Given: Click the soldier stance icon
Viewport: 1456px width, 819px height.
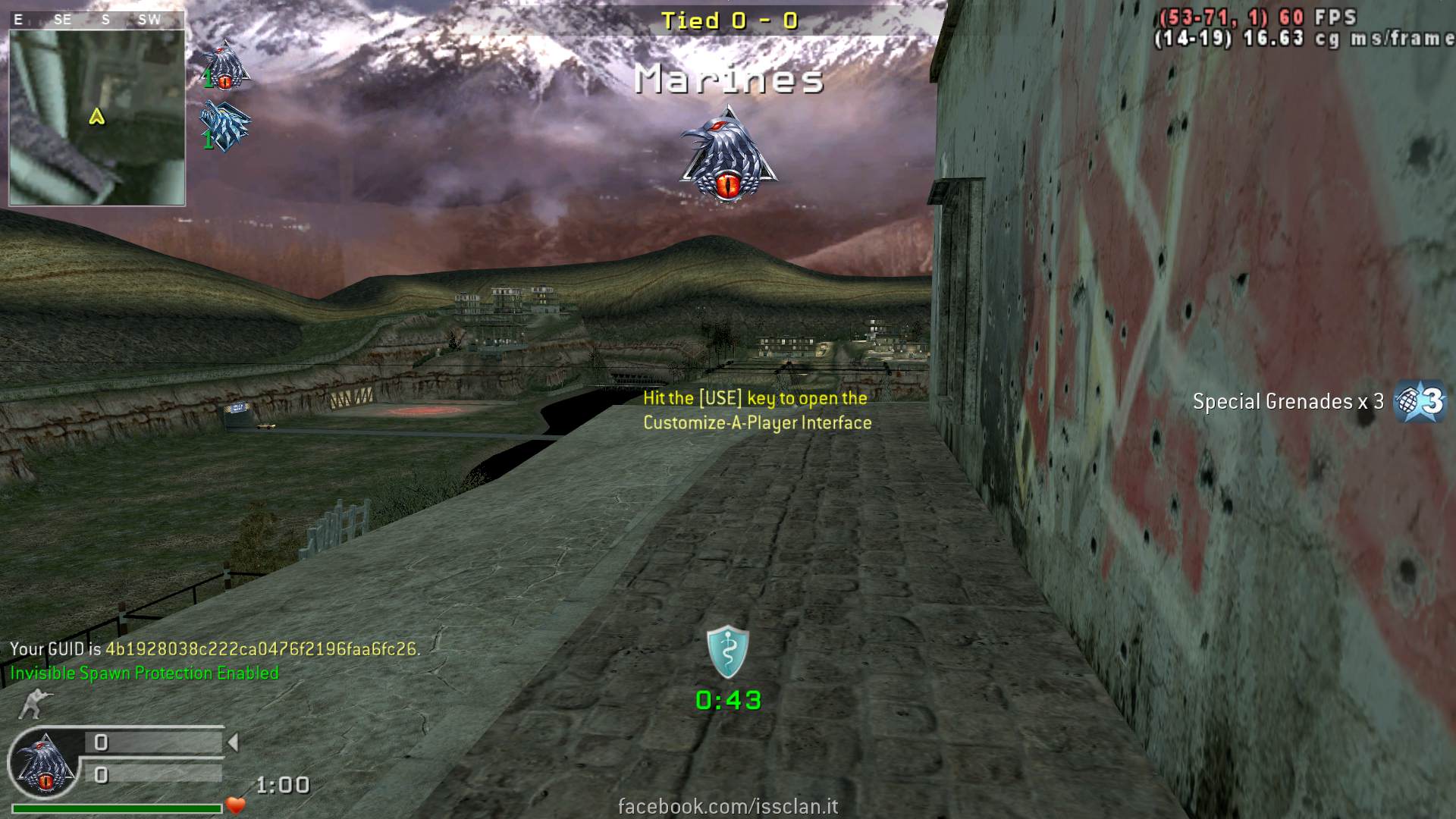Looking at the screenshot, I should point(30,704).
